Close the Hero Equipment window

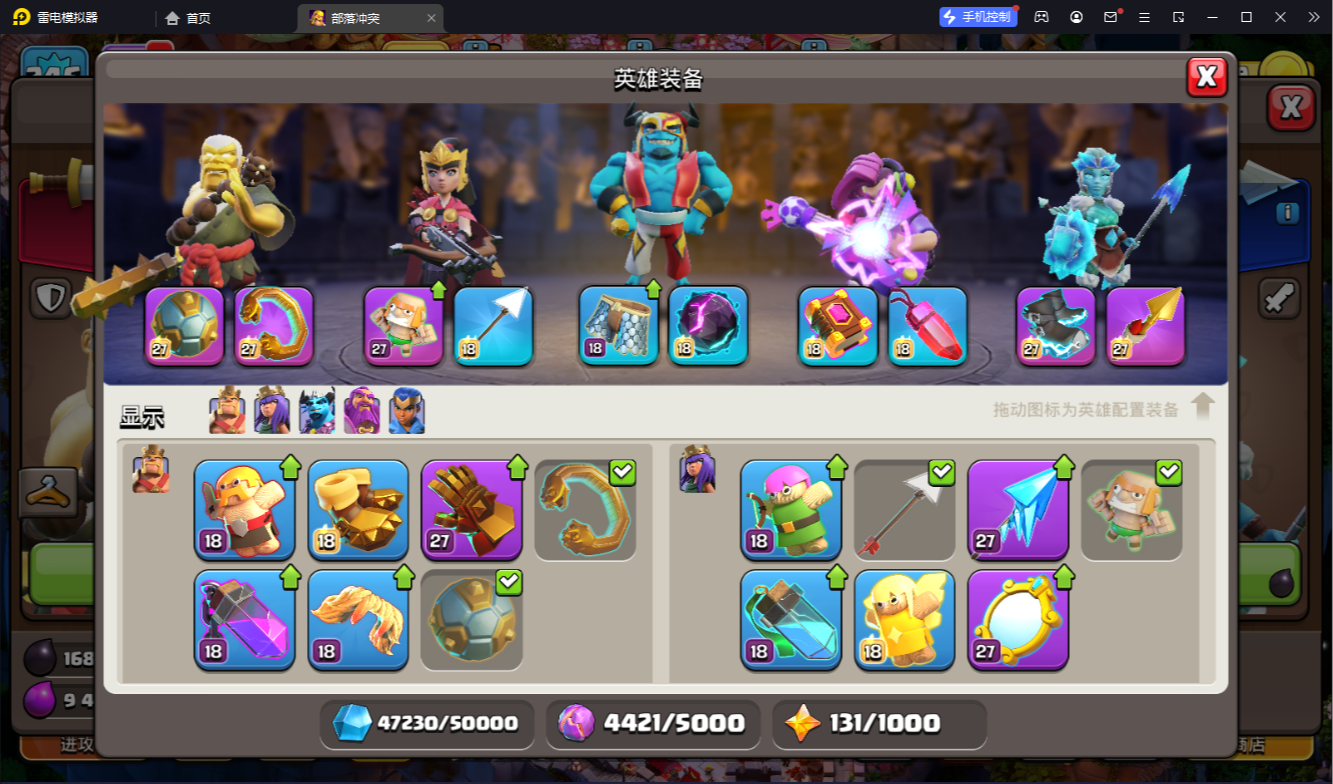point(1207,77)
